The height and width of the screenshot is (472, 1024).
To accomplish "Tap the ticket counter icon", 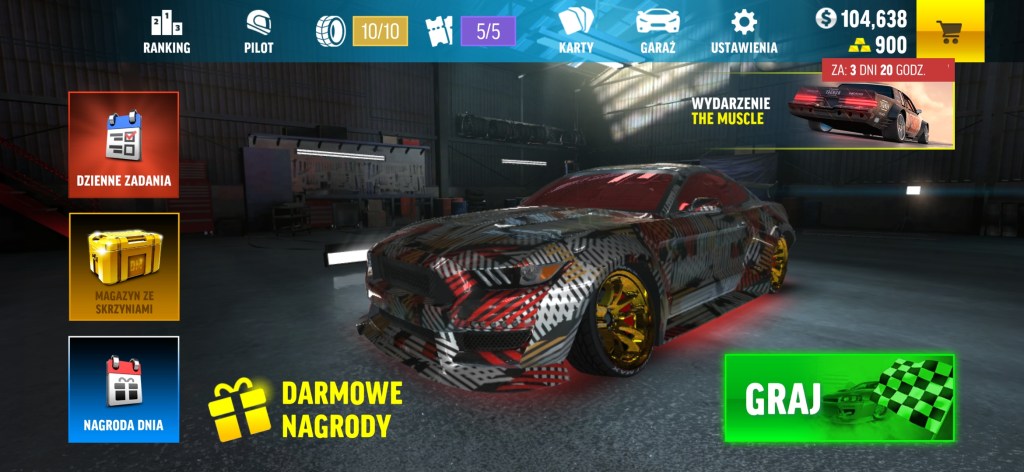I will 440,31.
